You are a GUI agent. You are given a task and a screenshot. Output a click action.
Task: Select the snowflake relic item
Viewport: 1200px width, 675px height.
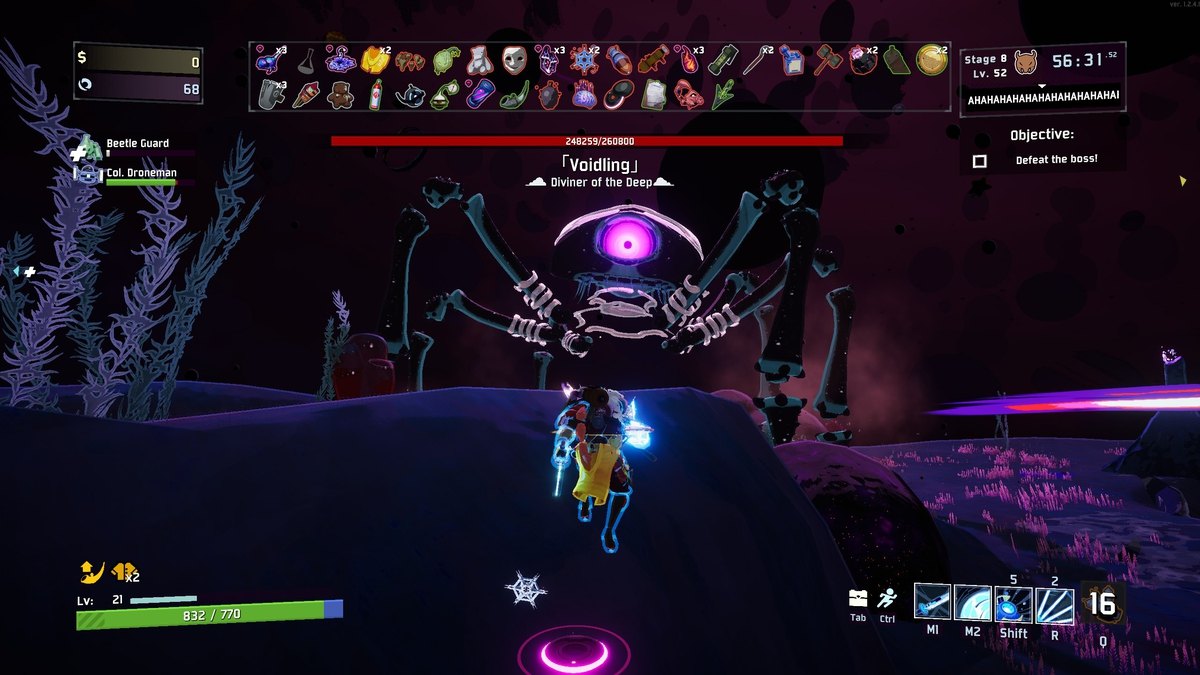(583, 59)
